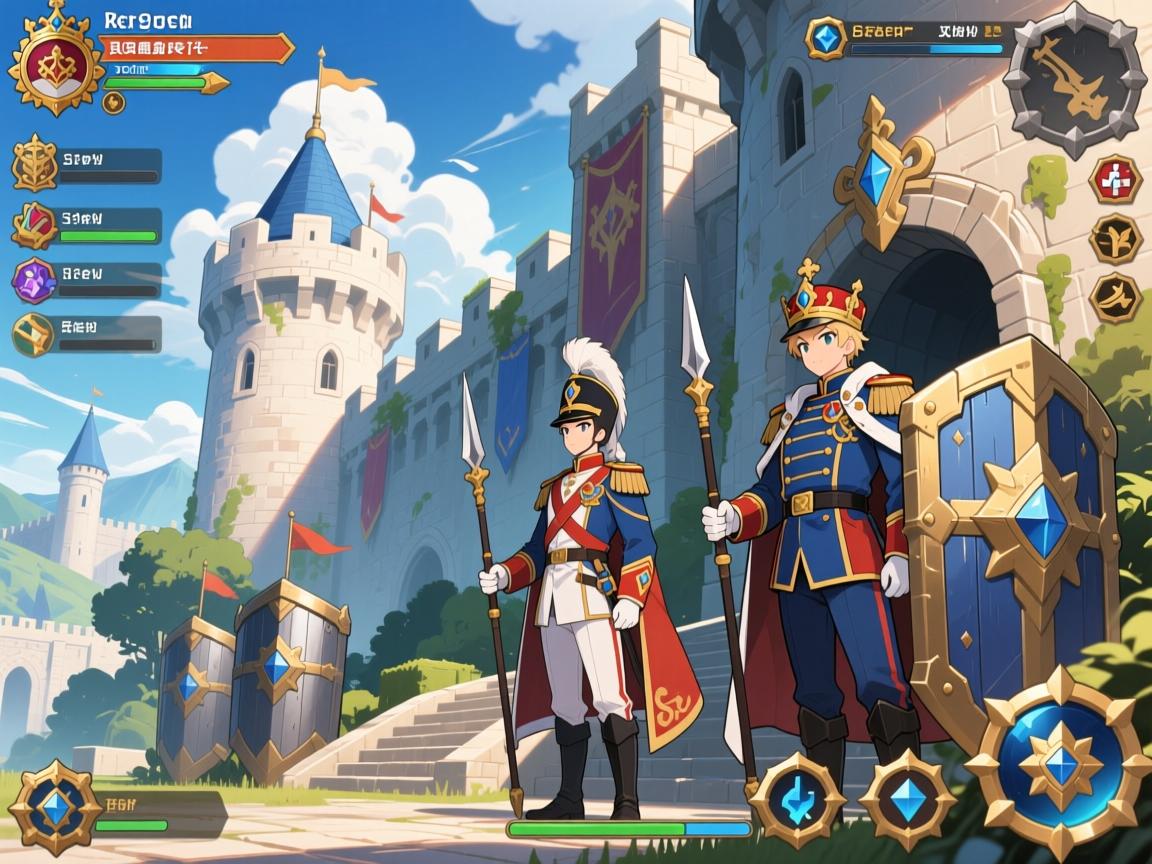1152x864 pixels.
Task: Click the small gold coin icon
Action: point(114,102)
